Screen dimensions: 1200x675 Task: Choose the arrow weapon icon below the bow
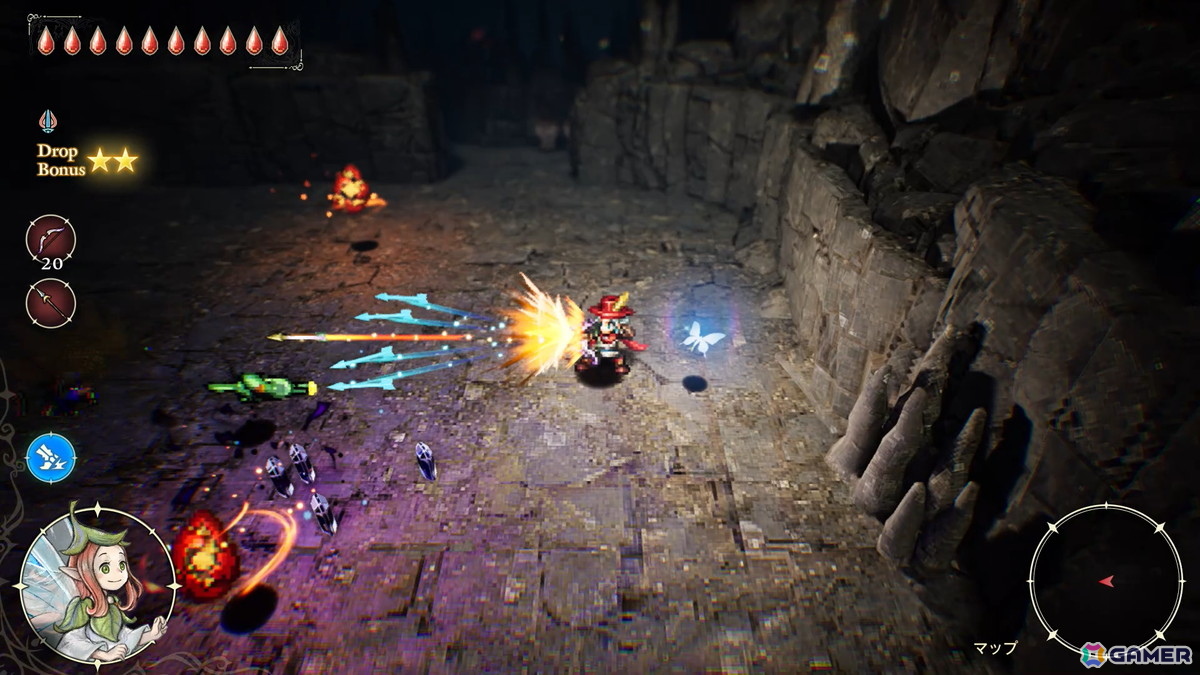point(50,302)
